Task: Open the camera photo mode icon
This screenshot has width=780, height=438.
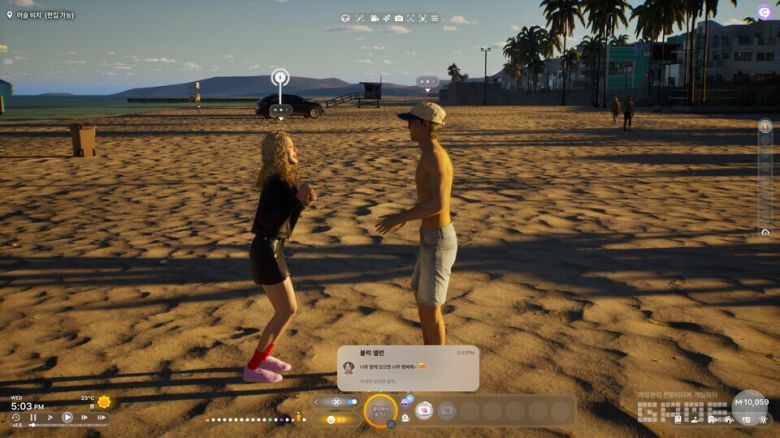Action: pyautogui.click(x=398, y=18)
